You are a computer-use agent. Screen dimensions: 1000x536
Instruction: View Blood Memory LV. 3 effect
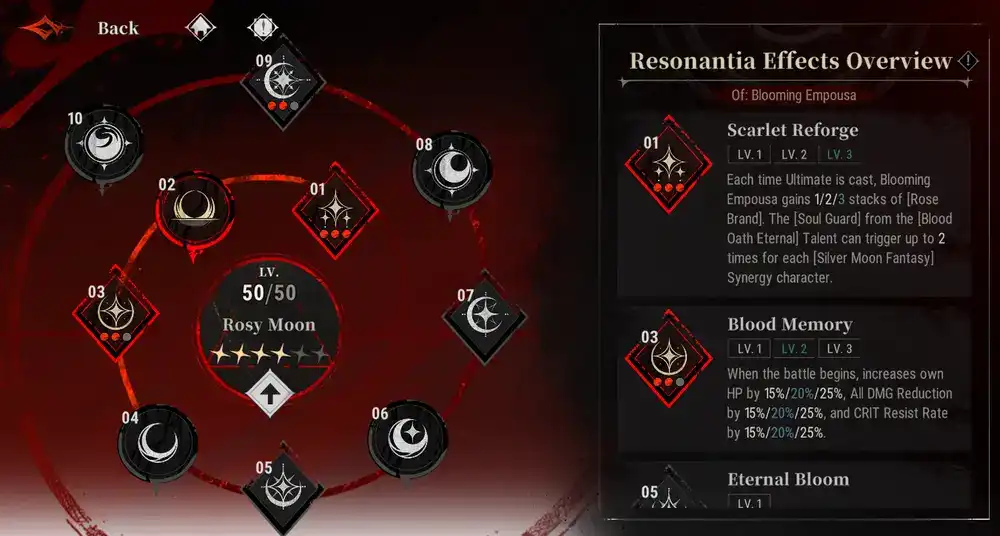839,349
